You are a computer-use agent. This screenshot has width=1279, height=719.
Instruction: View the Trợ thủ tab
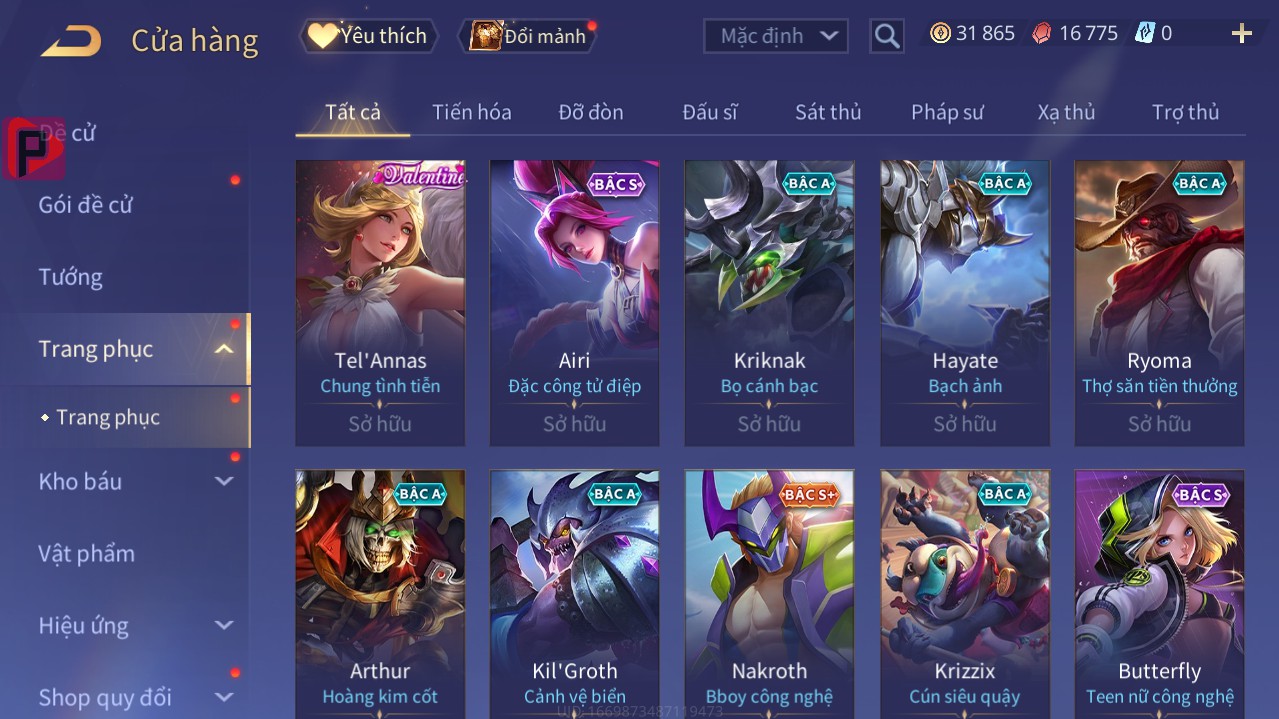point(1185,112)
